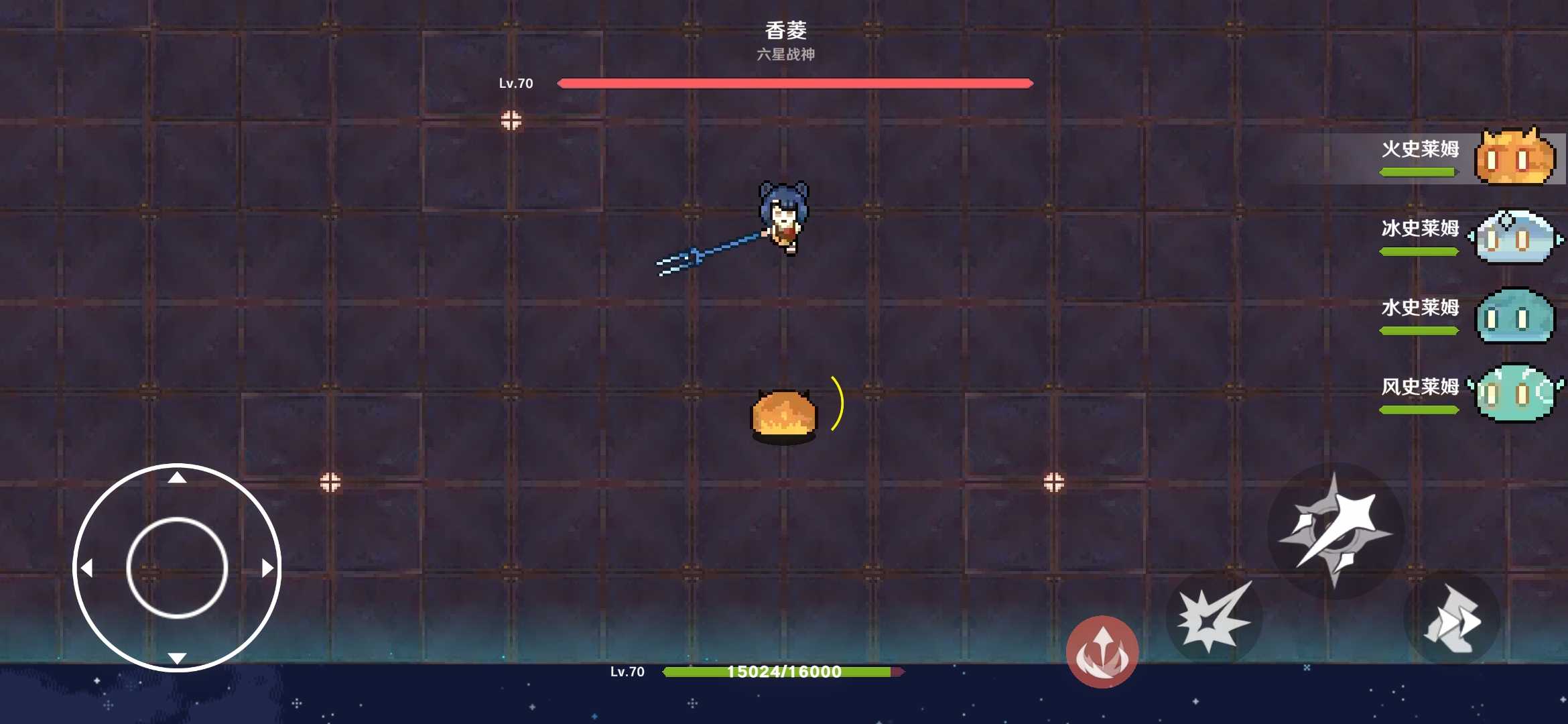
Task: Tap the player HP bar showing 15024/16000
Action: [783, 673]
